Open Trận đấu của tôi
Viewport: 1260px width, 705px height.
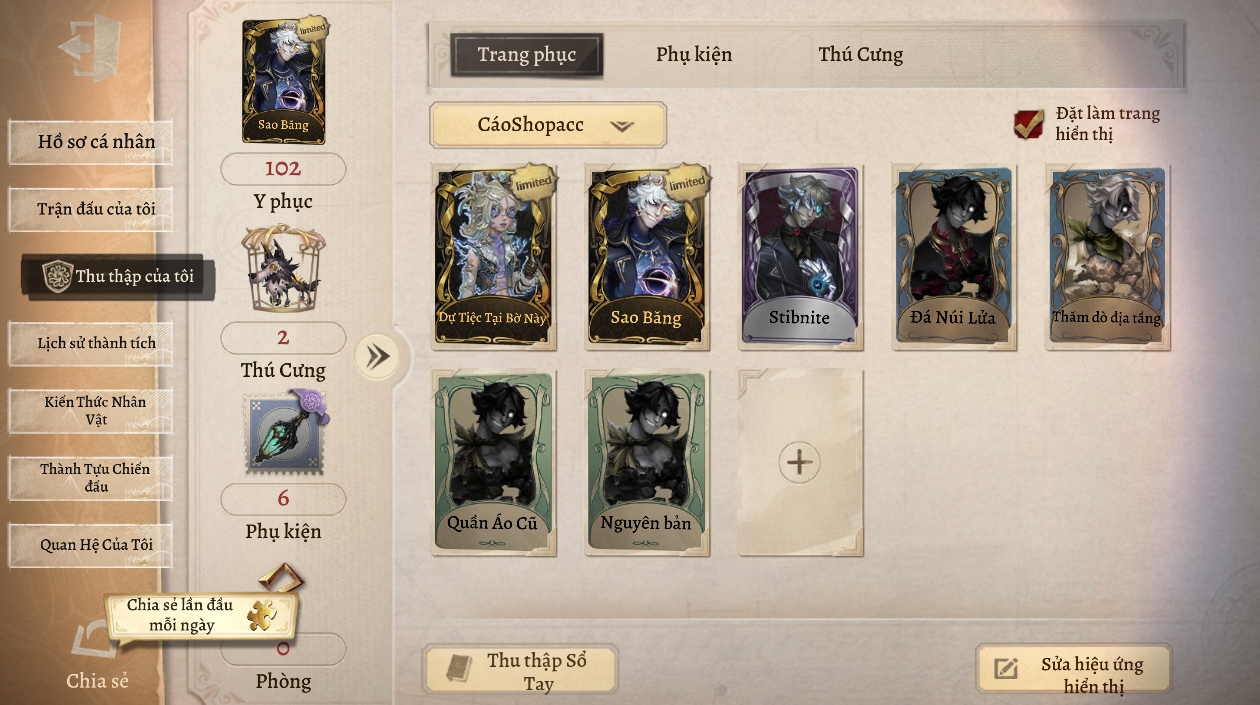[91, 209]
